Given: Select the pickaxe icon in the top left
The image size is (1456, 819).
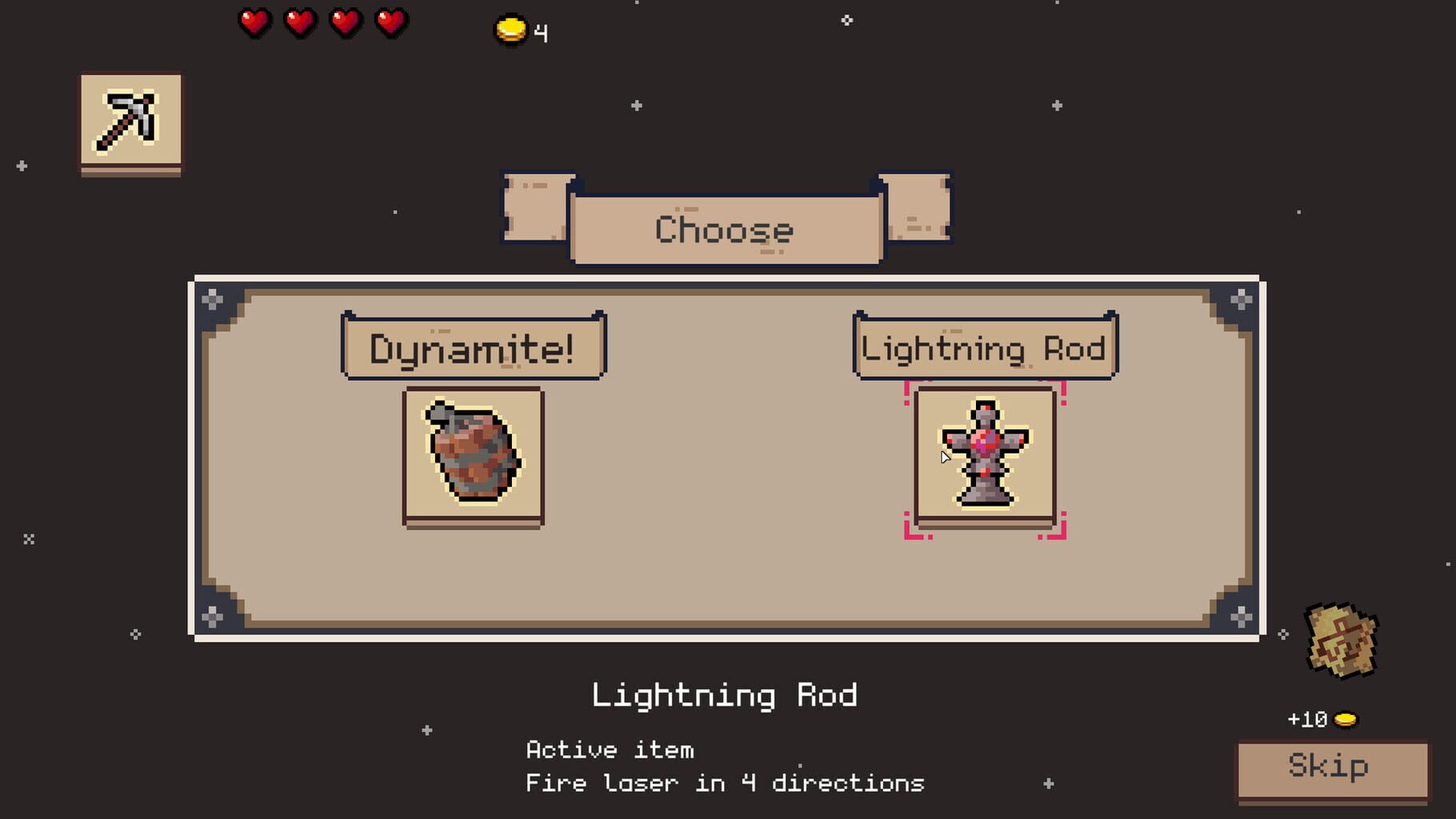Looking at the screenshot, I should pyautogui.click(x=130, y=122).
